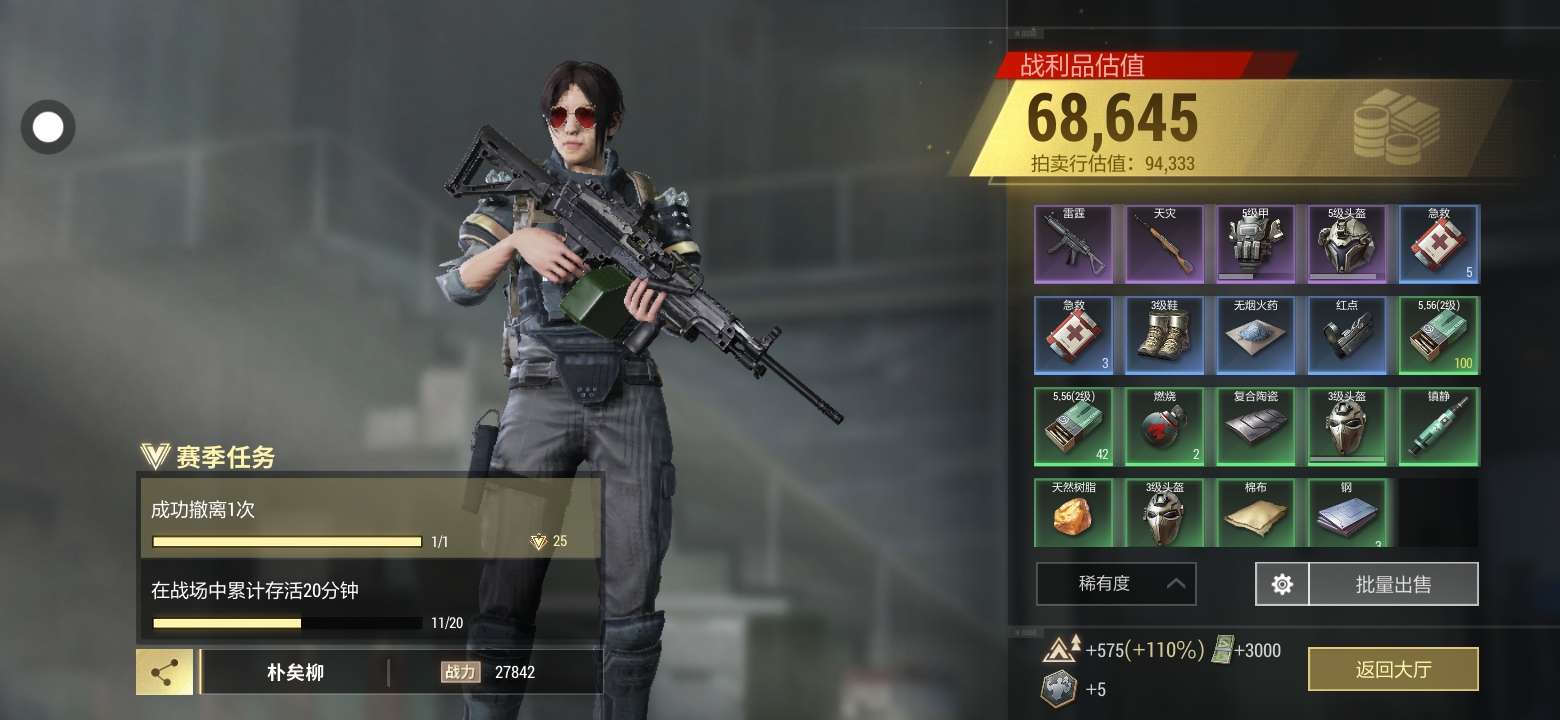Screen dimensions: 1560x720
Task: Click the 返回大厅 button
Action: click(1392, 669)
